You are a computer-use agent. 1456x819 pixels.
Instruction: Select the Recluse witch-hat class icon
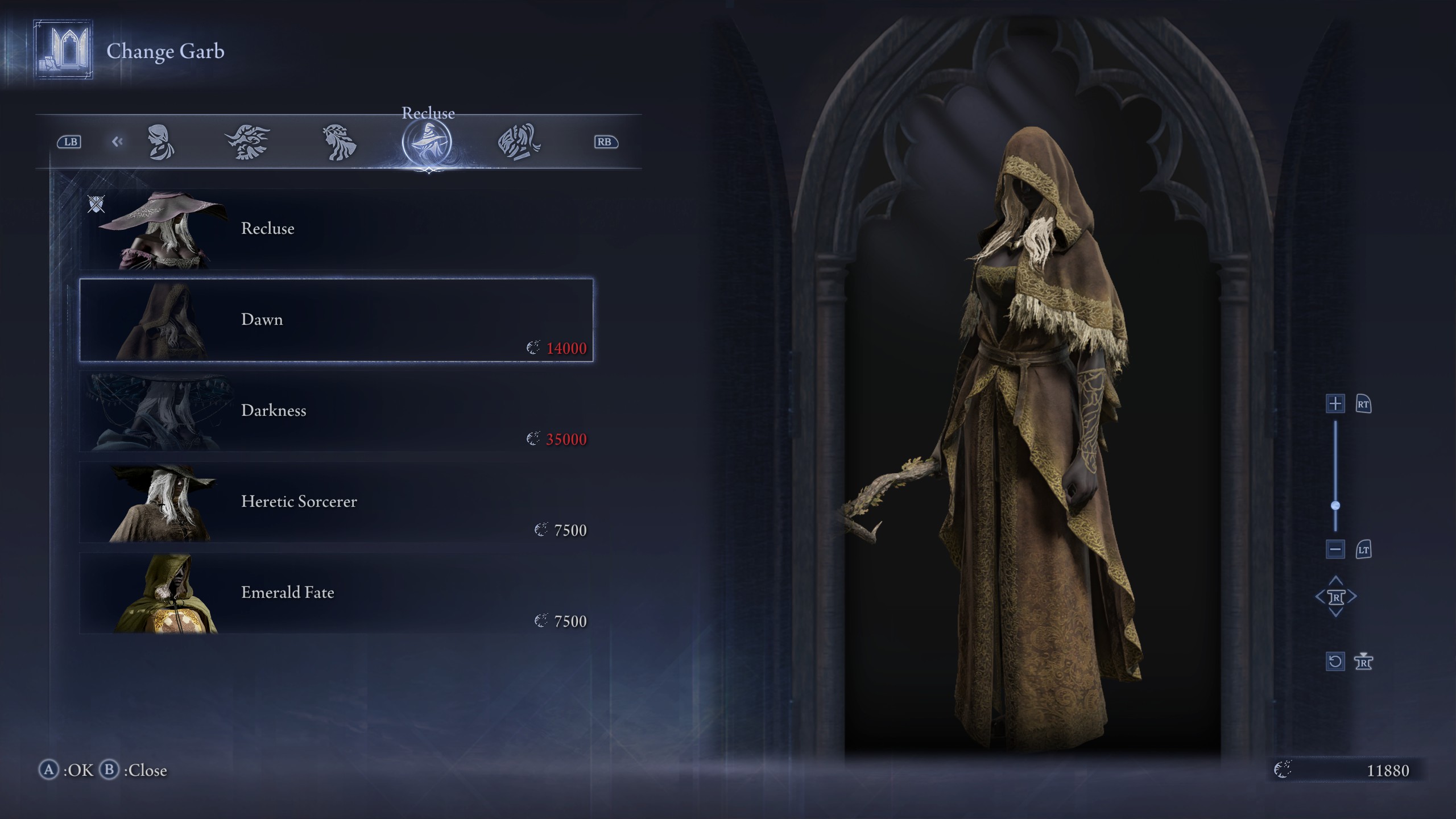click(x=427, y=142)
